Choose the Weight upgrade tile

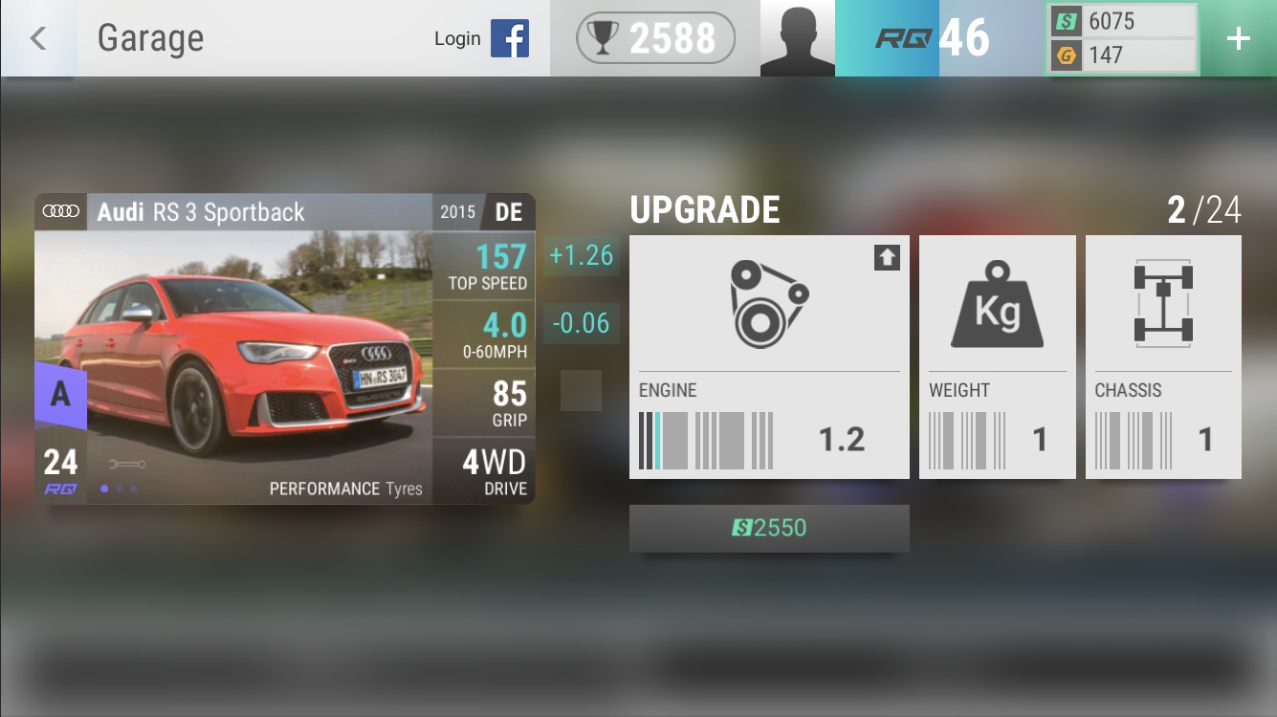pyautogui.click(x=997, y=357)
